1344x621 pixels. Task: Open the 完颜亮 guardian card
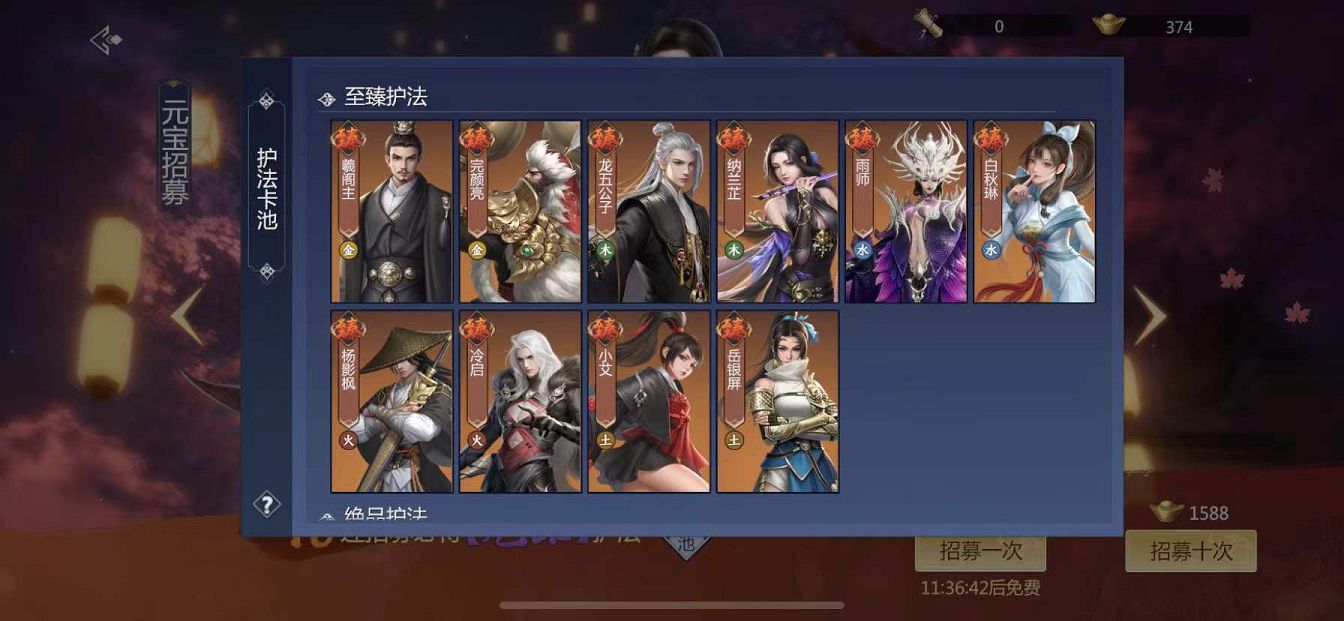pos(520,212)
